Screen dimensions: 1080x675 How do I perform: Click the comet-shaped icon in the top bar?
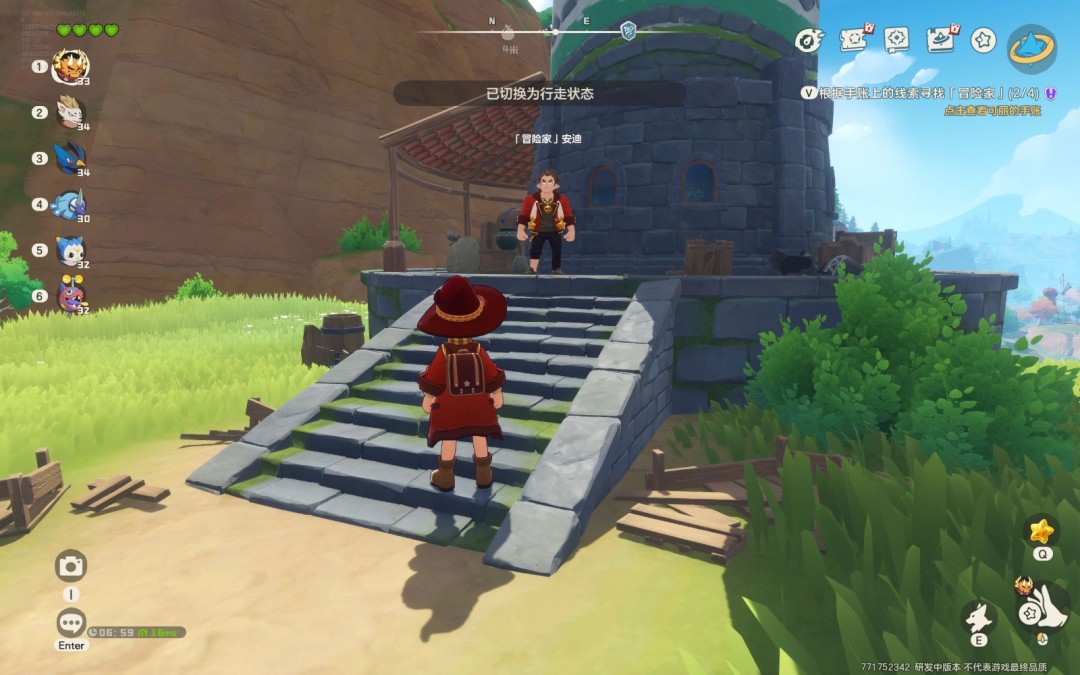(808, 40)
